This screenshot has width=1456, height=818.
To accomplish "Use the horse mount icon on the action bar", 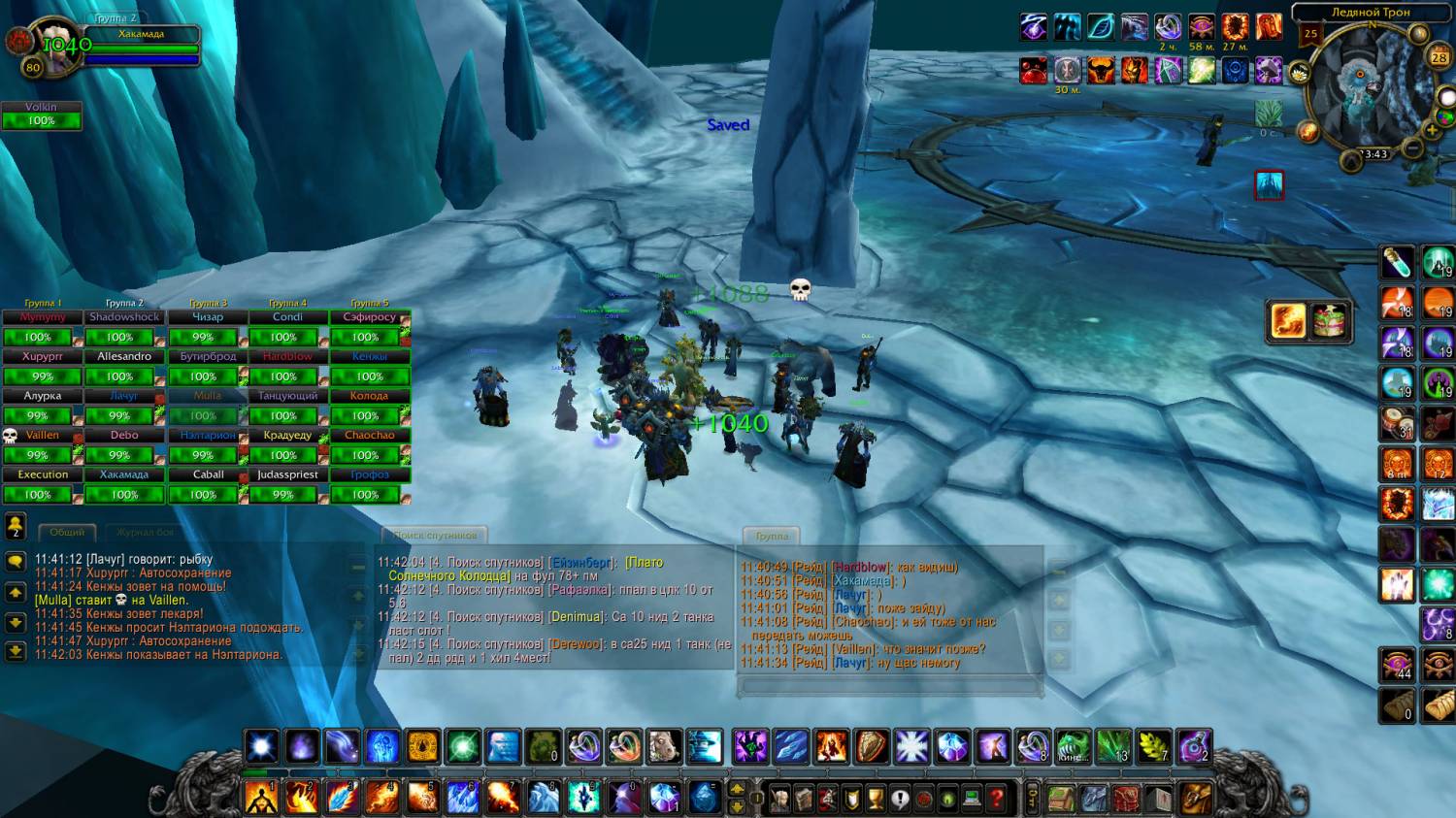I will (x=664, y=747).
